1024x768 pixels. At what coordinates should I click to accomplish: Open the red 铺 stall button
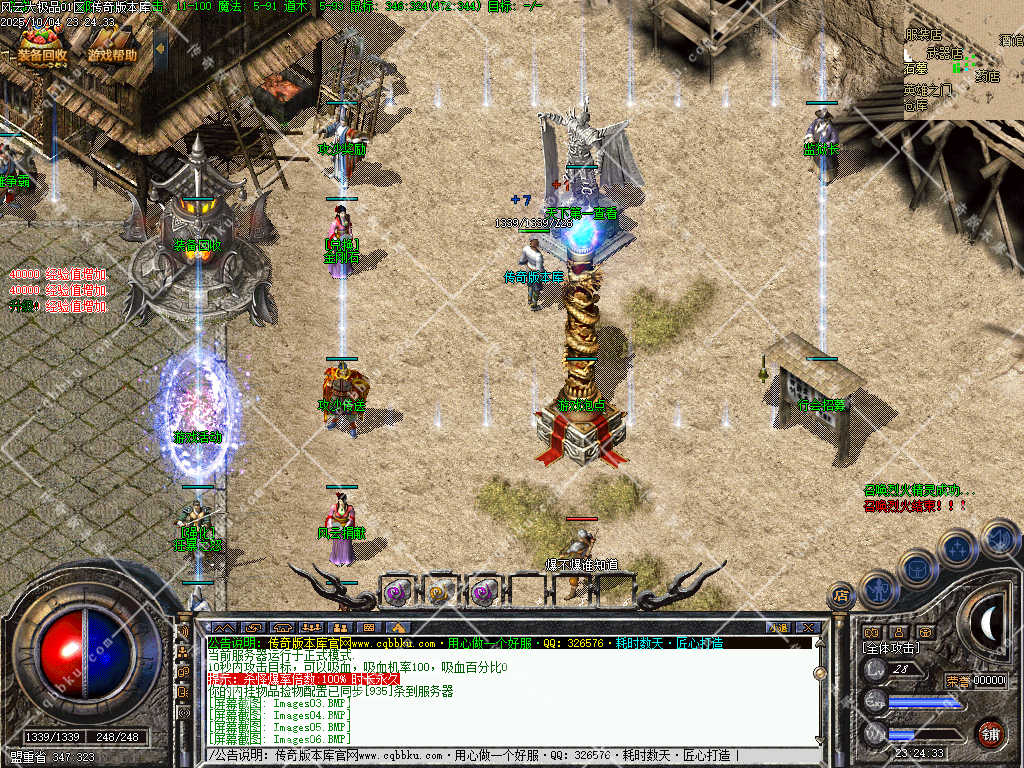[990, 733]
